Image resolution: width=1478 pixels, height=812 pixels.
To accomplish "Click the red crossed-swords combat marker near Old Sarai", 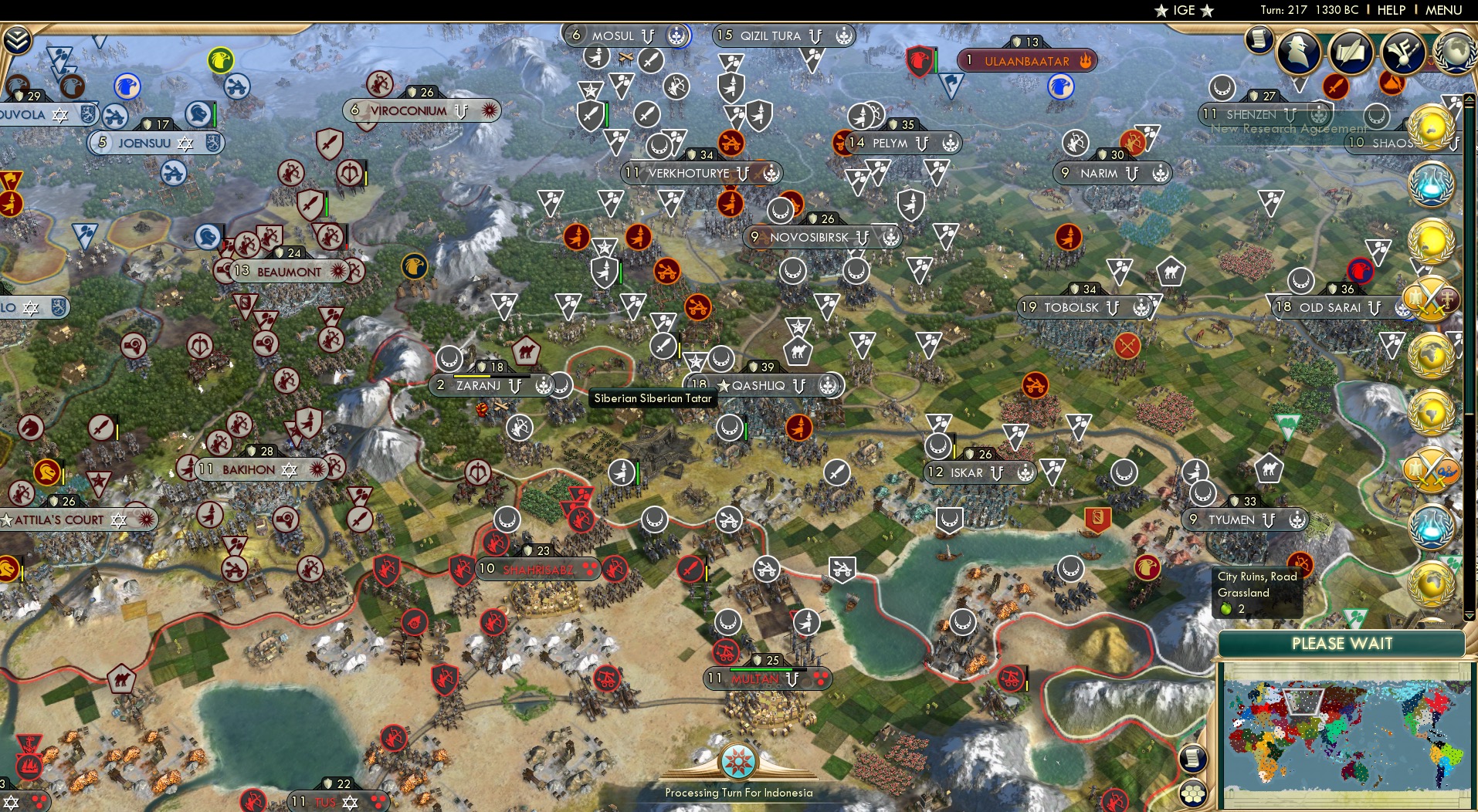I will [1128, 347].
